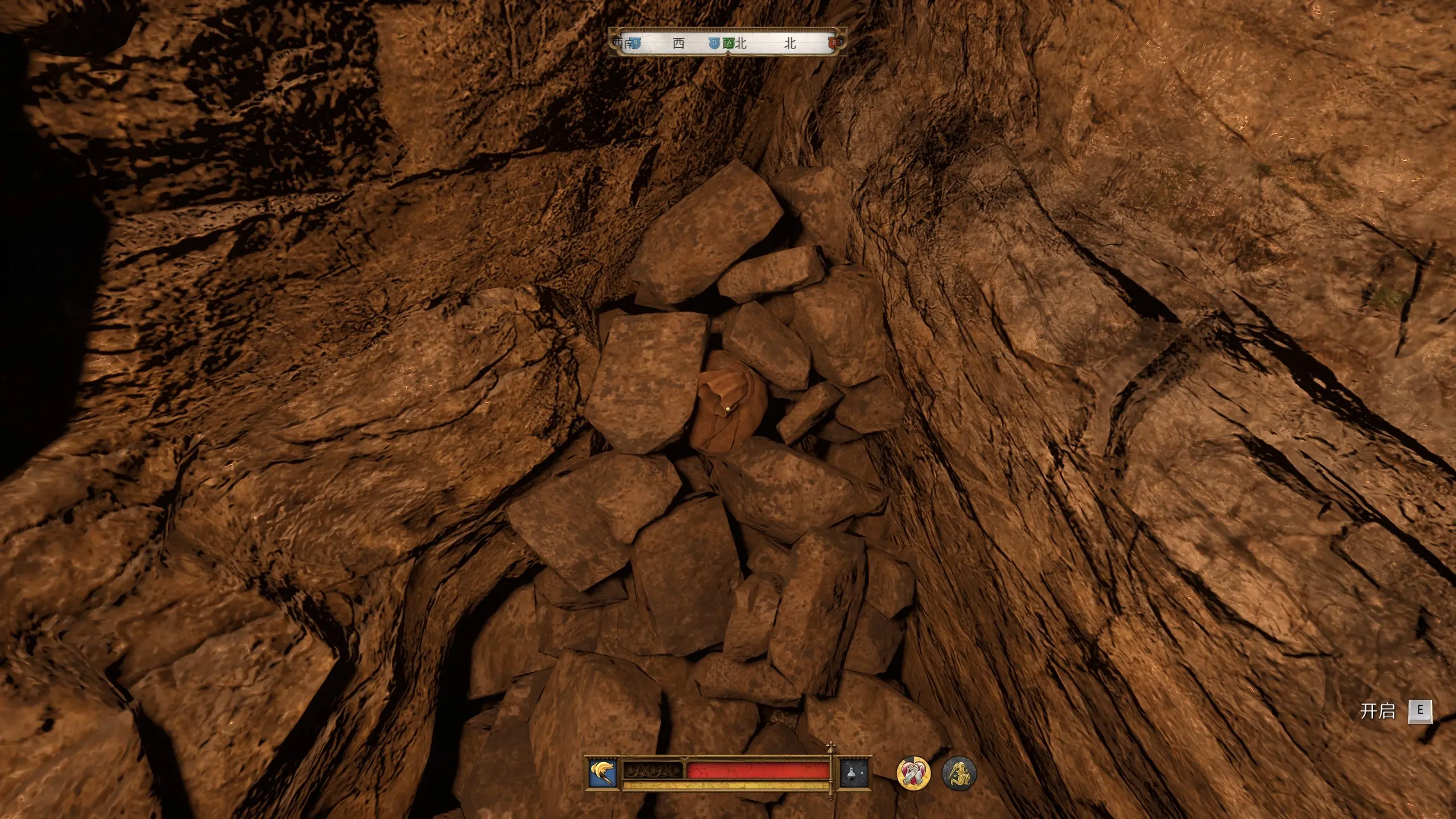Select the torch slot icon
1456x819 pixels.
(x=603, y=773)
